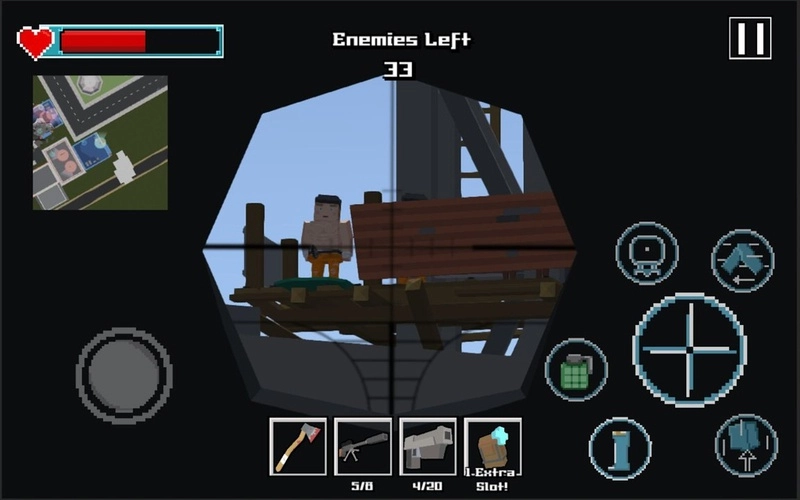The height and width of the screenshot is (500, 800).
Task: Activate the dash arrow button
Action: point(742,260)
